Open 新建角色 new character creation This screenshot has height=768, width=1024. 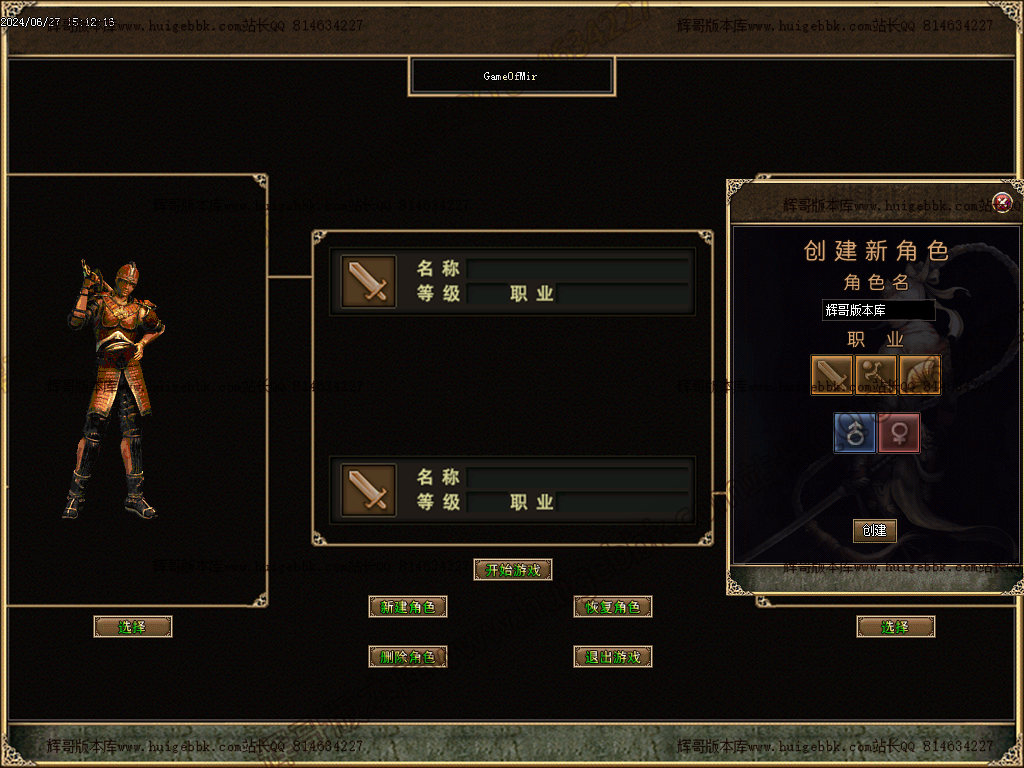pos(408,607)
